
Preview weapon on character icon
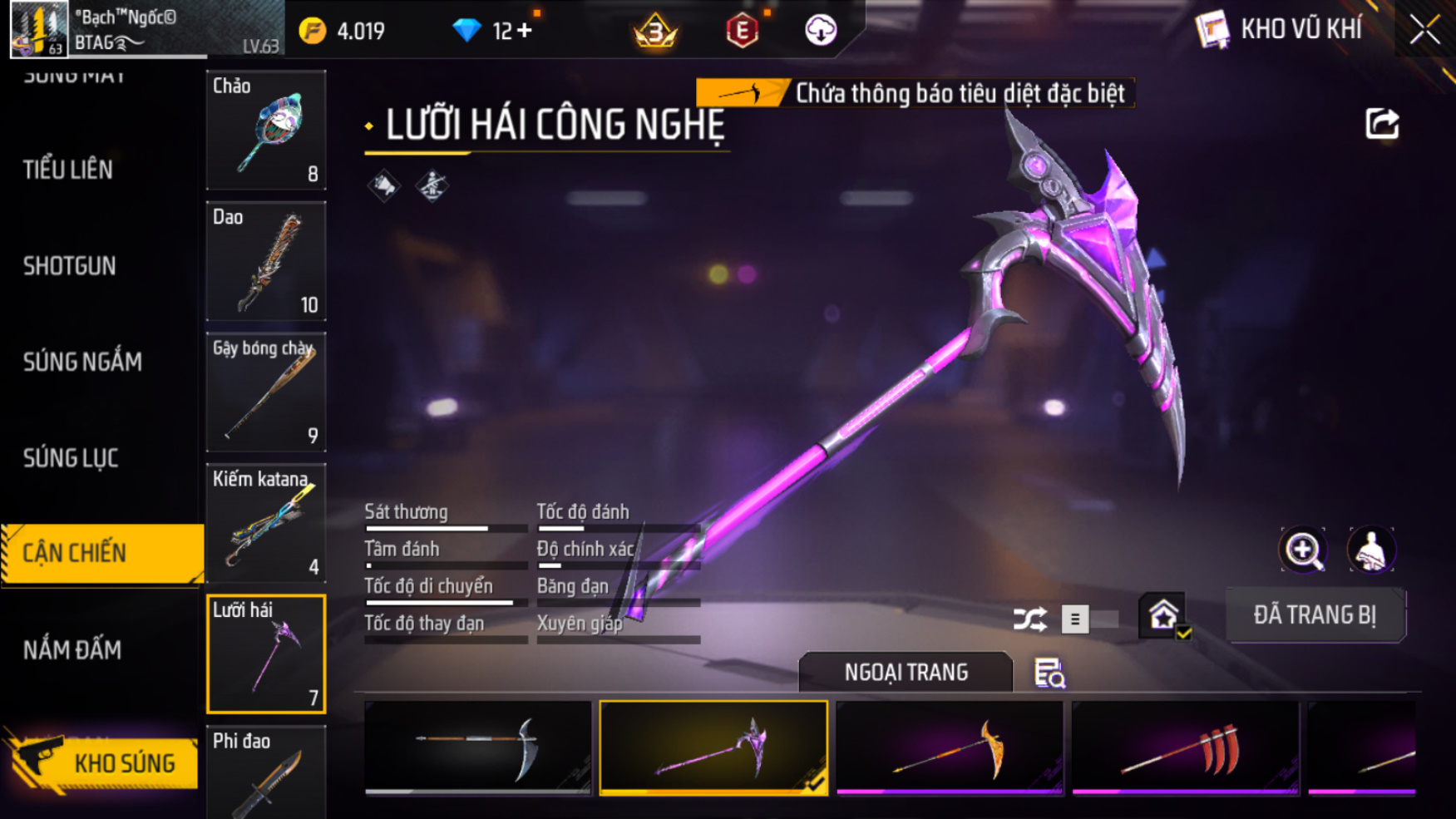point(1370,550)
